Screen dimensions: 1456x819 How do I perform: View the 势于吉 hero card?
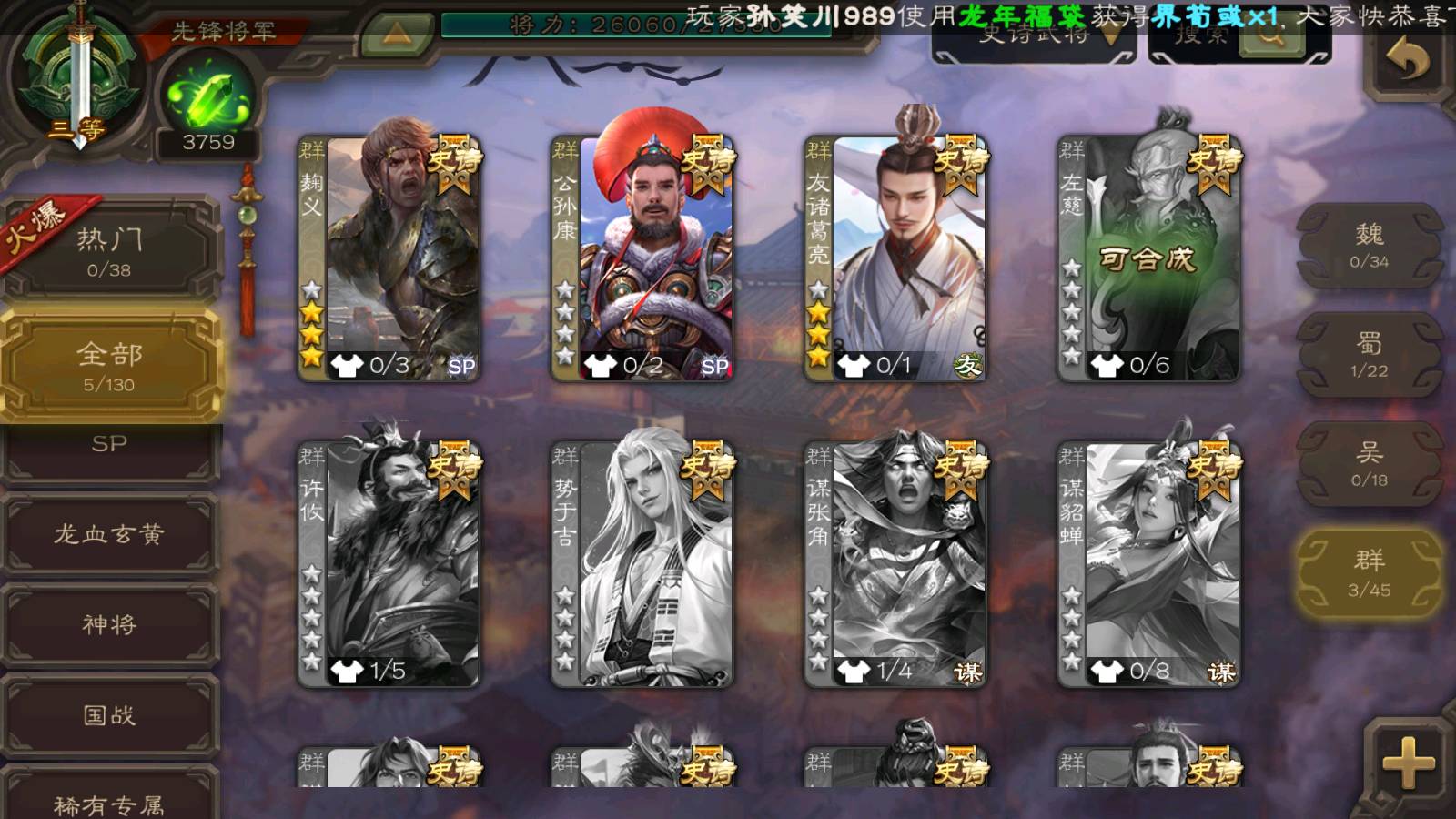644,564
